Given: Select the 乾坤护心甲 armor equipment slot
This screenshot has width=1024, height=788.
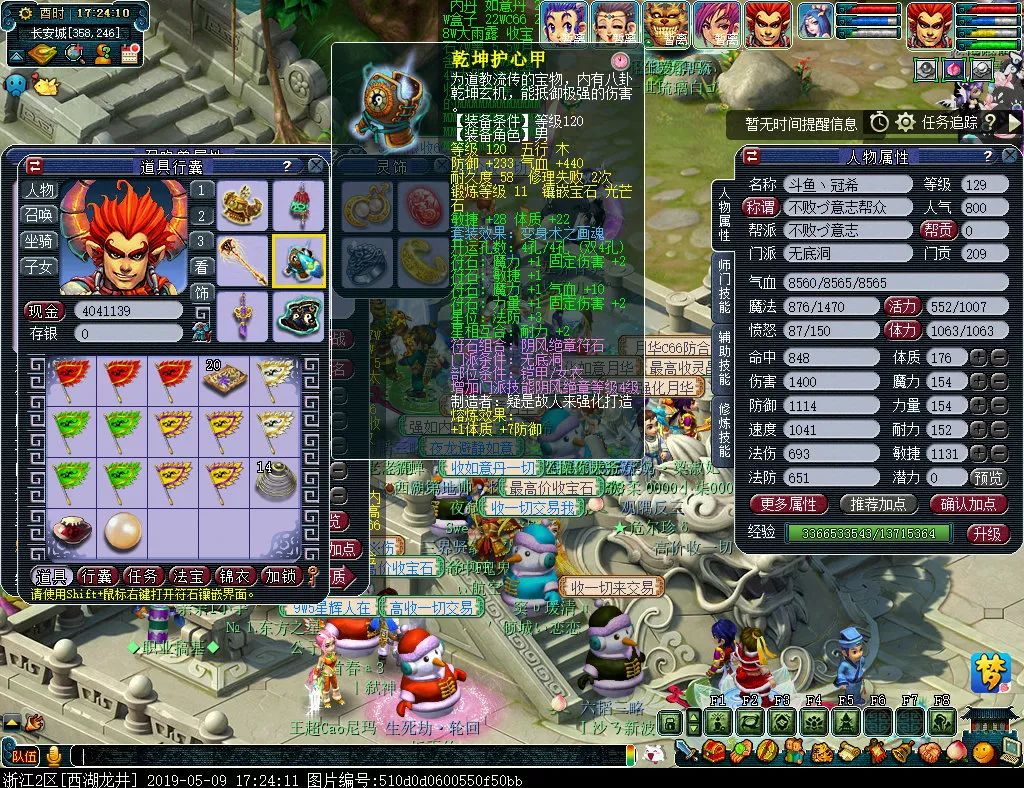Looking at the screenshot, I should tap(298, 261).
